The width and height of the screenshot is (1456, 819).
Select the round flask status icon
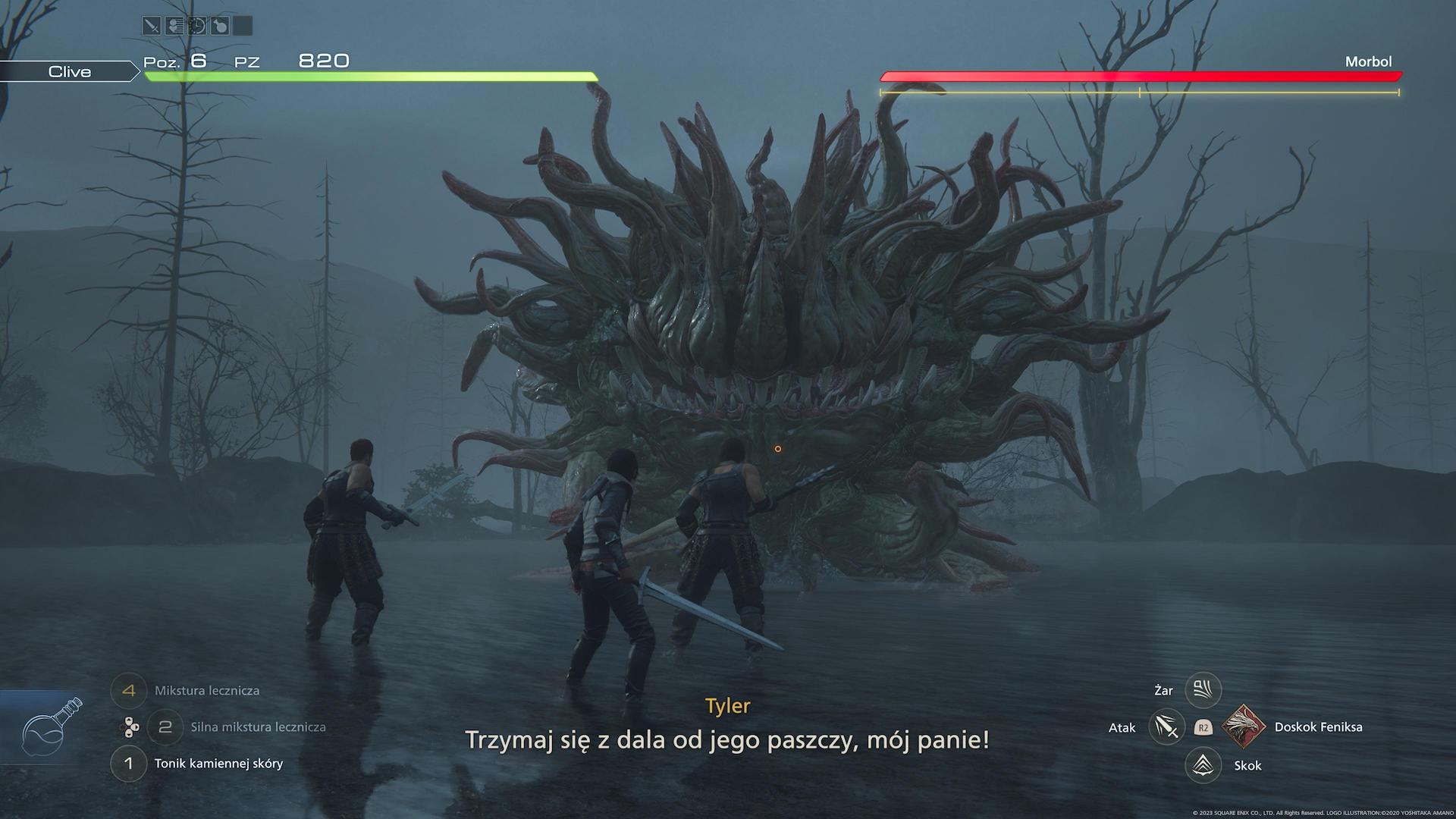(x=219, y=27)
